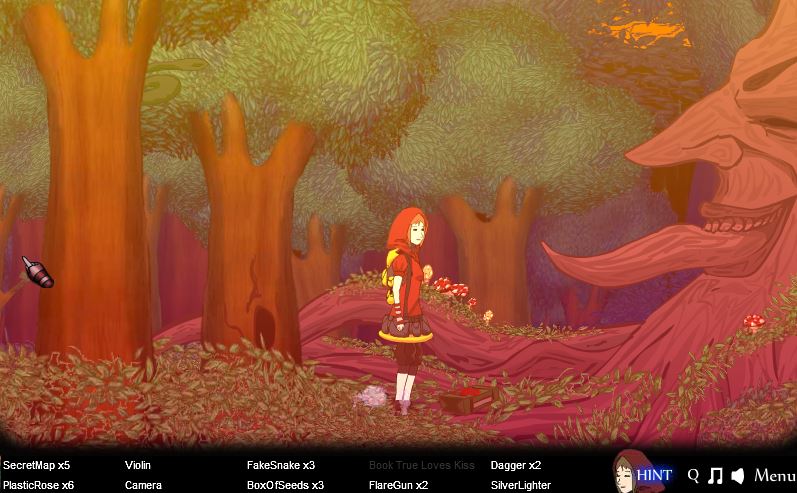Select the FakeSnake inventory item
The image size is (797, 493).
pyautogui.click(x=281, y=465)
